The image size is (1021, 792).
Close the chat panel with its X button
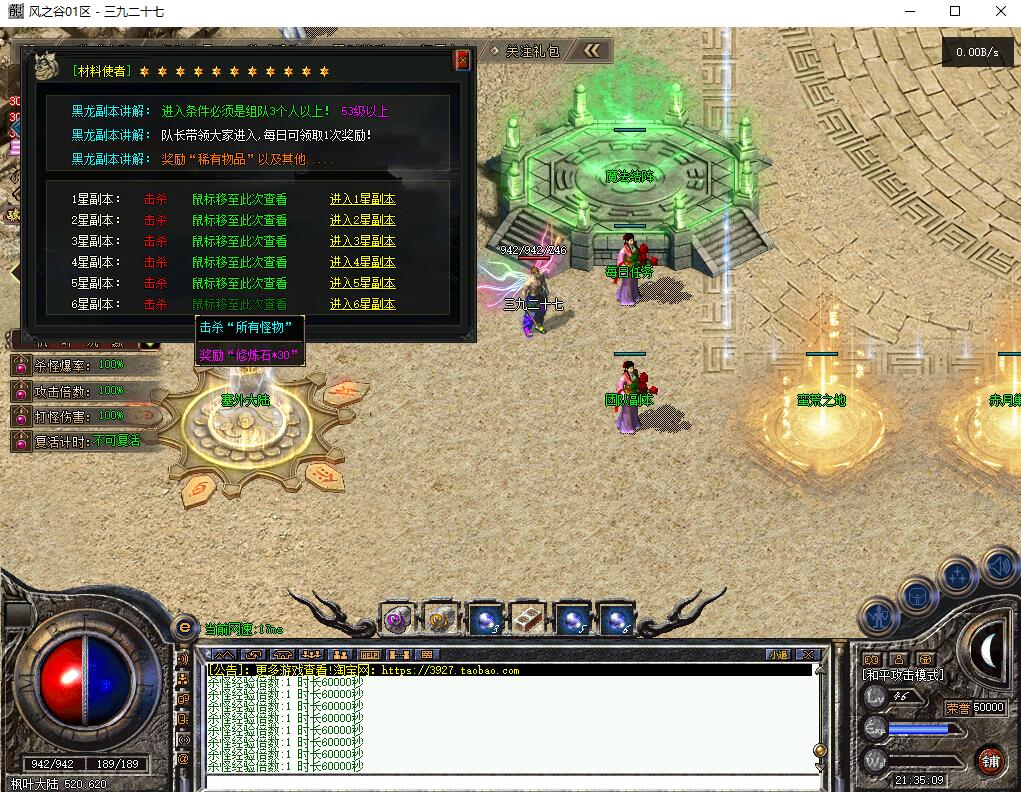[809, 655]
